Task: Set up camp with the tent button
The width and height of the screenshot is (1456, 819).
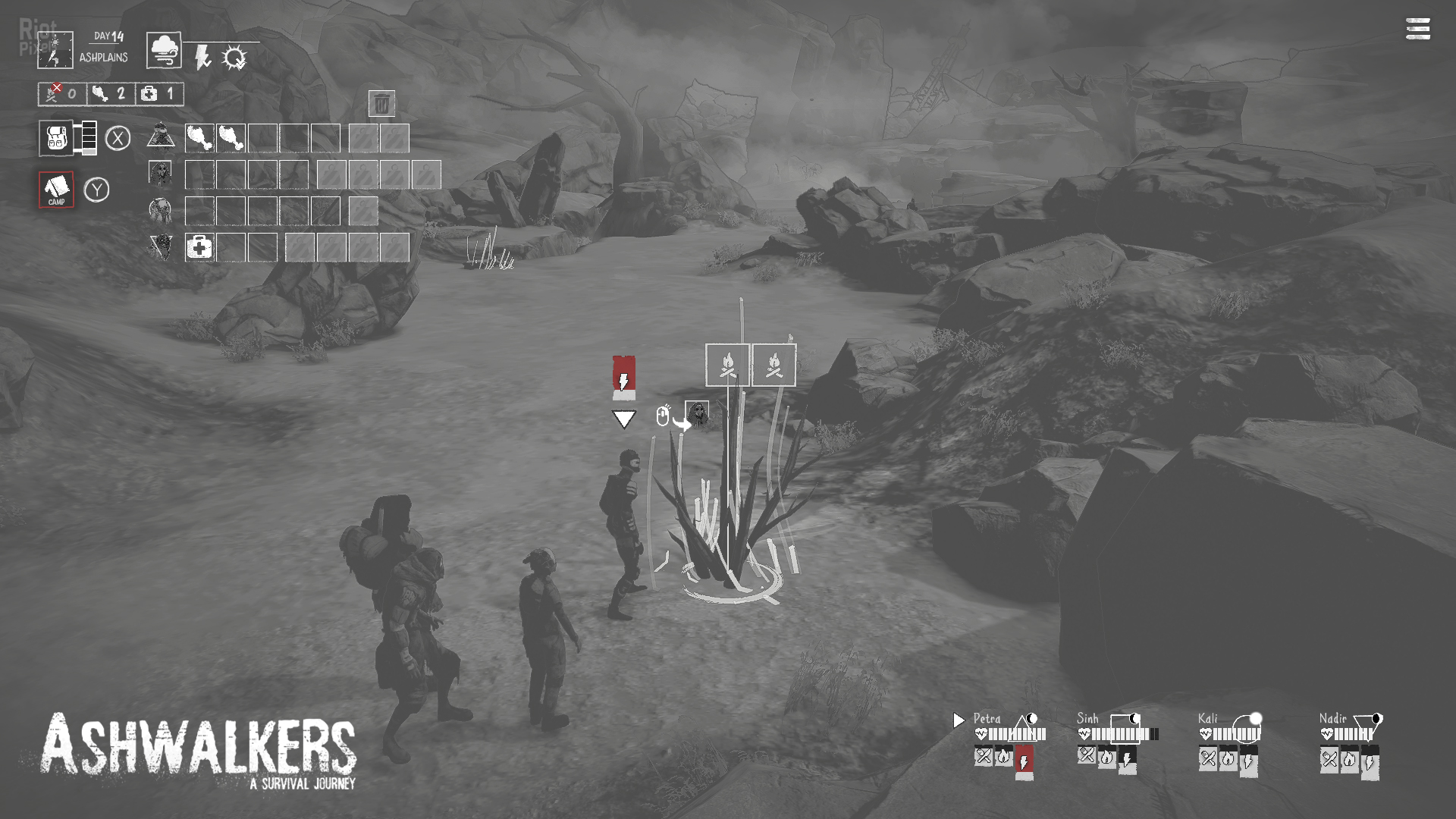Action: click(x=57, y=189)
